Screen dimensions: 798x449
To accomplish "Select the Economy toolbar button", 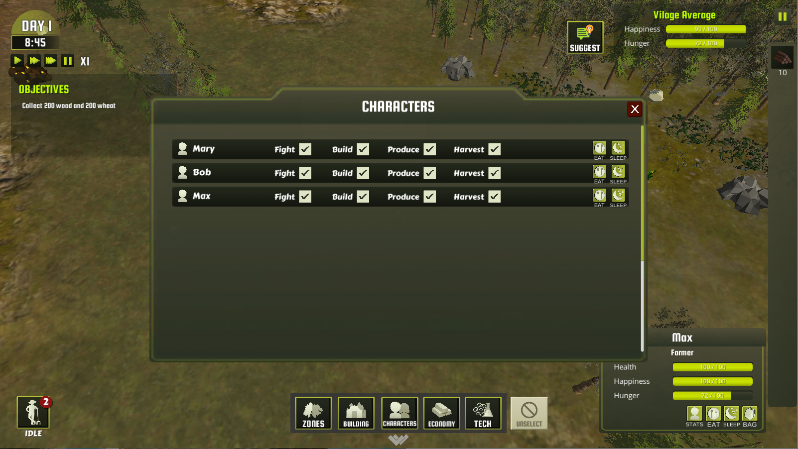I will pos(441,412).
